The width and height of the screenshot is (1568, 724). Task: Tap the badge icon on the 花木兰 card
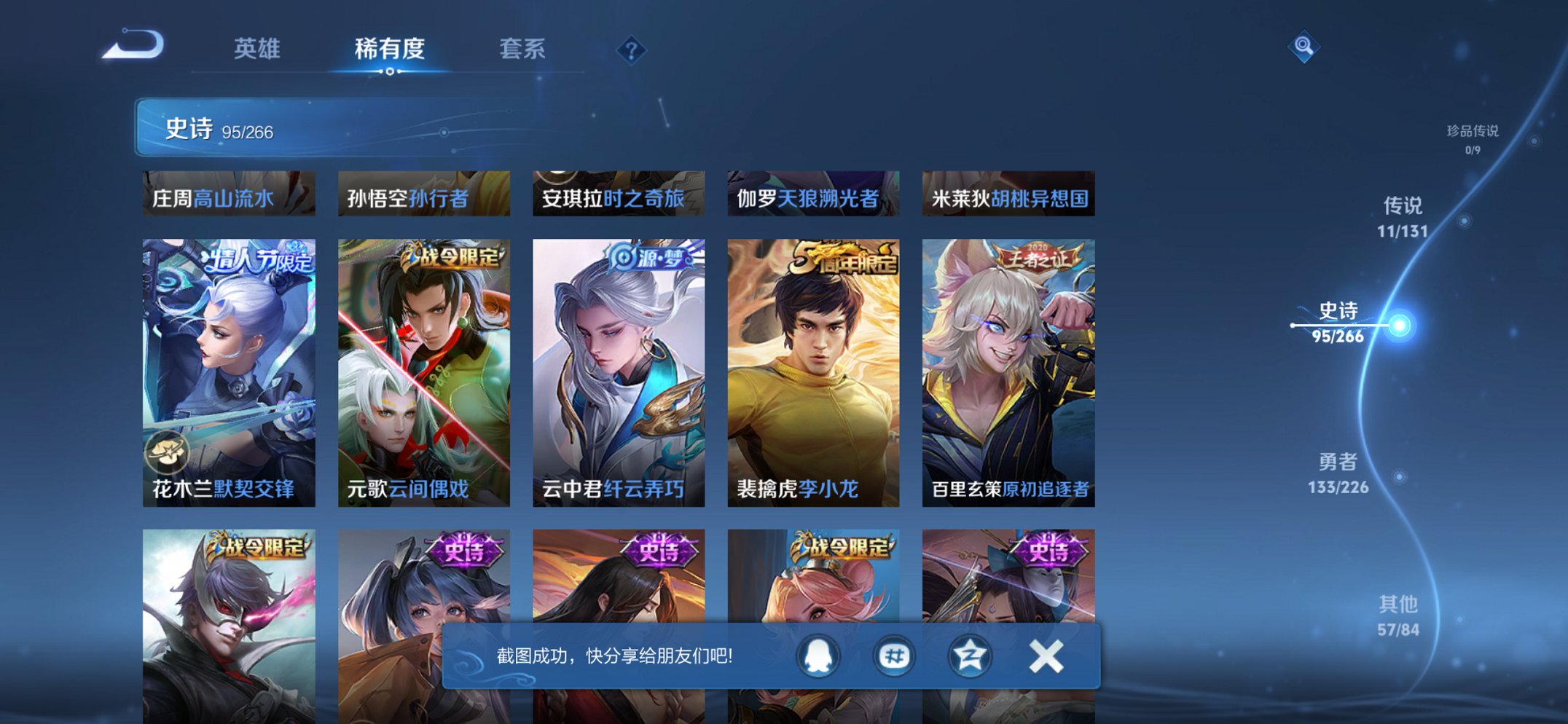coord(169,453)
